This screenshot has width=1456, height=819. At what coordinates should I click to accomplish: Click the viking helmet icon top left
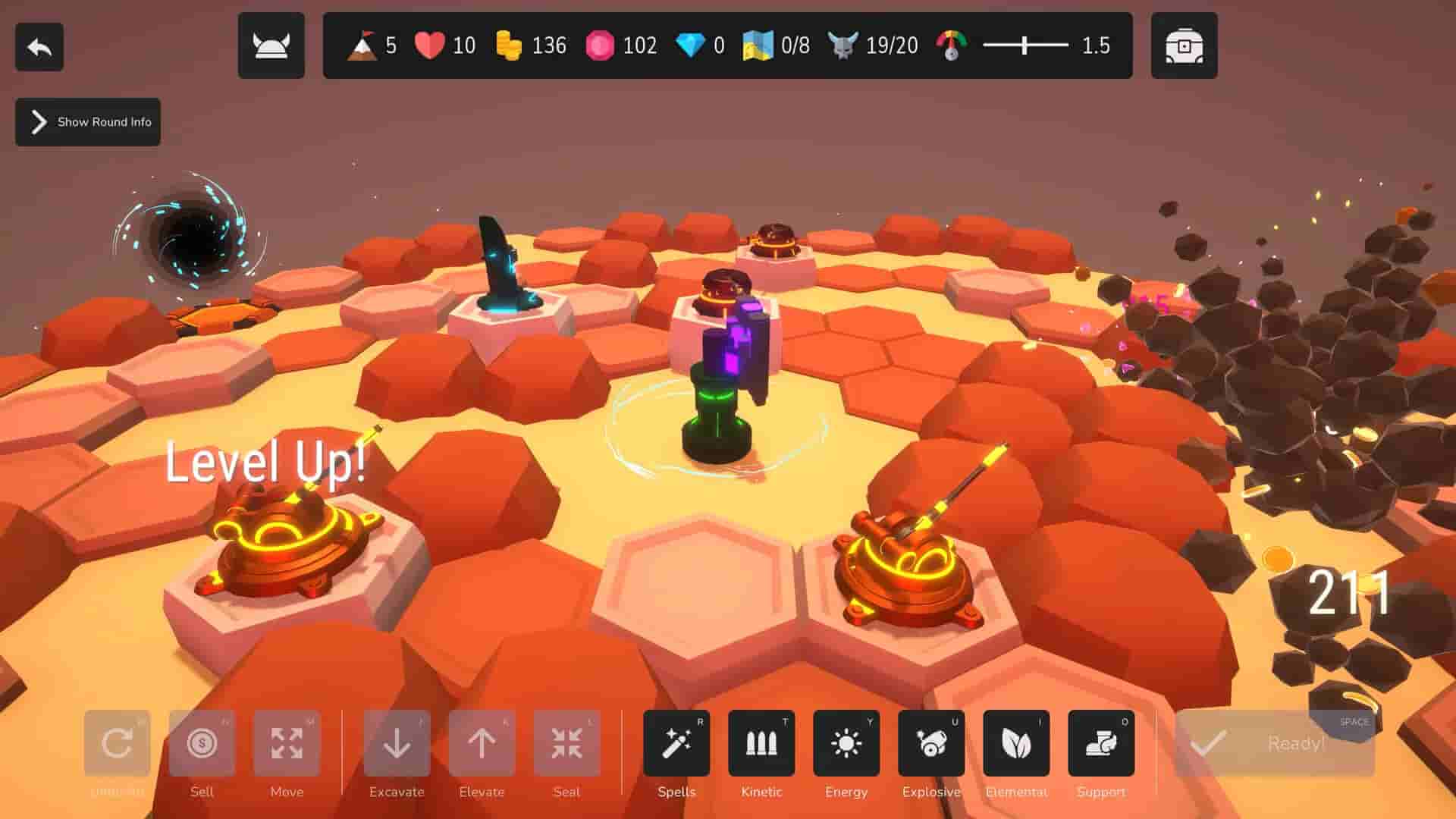271,46
